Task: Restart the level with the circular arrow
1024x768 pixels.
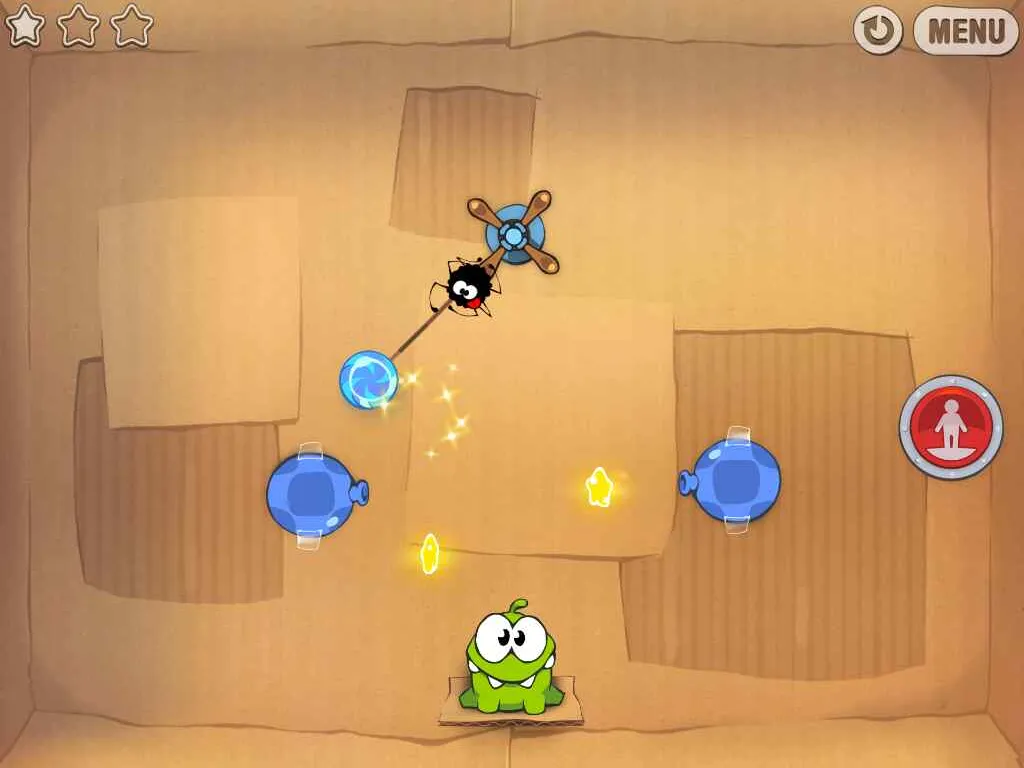Action: tap(878, 31)
